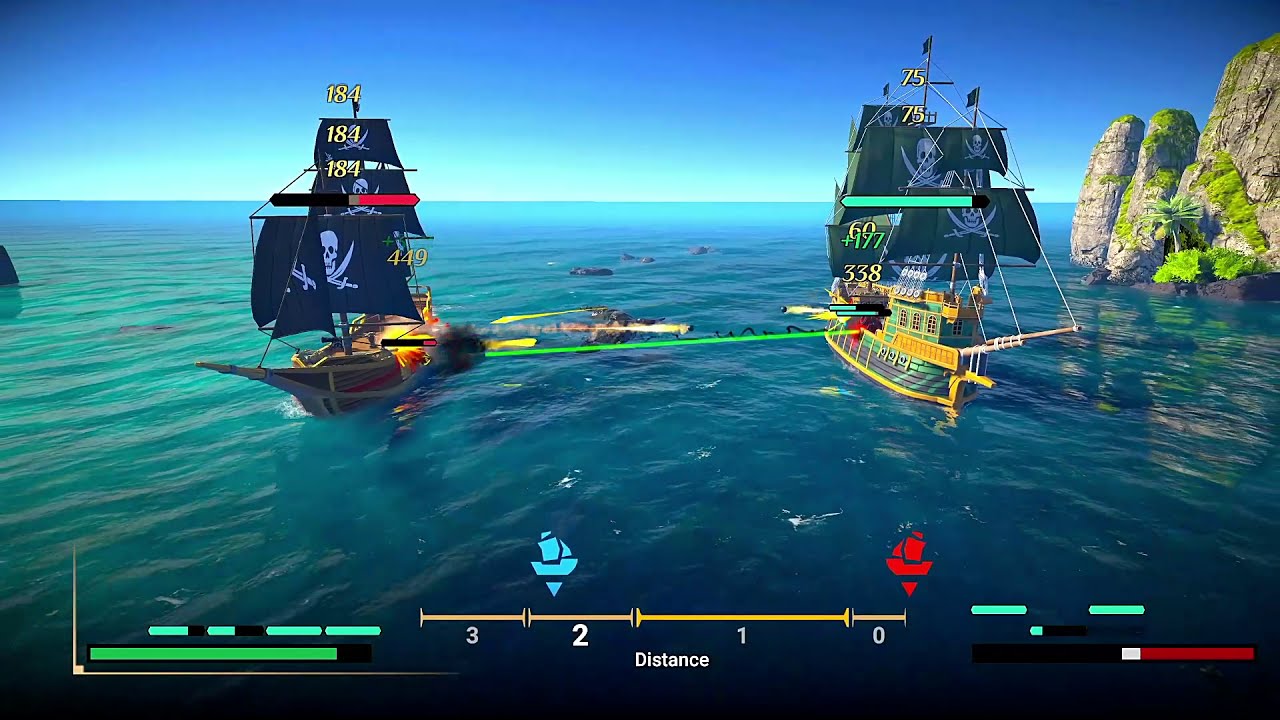Choose distance 0 on the range scale
Viewport: 1280px width, 720px height.
click(x=878, y=636)
